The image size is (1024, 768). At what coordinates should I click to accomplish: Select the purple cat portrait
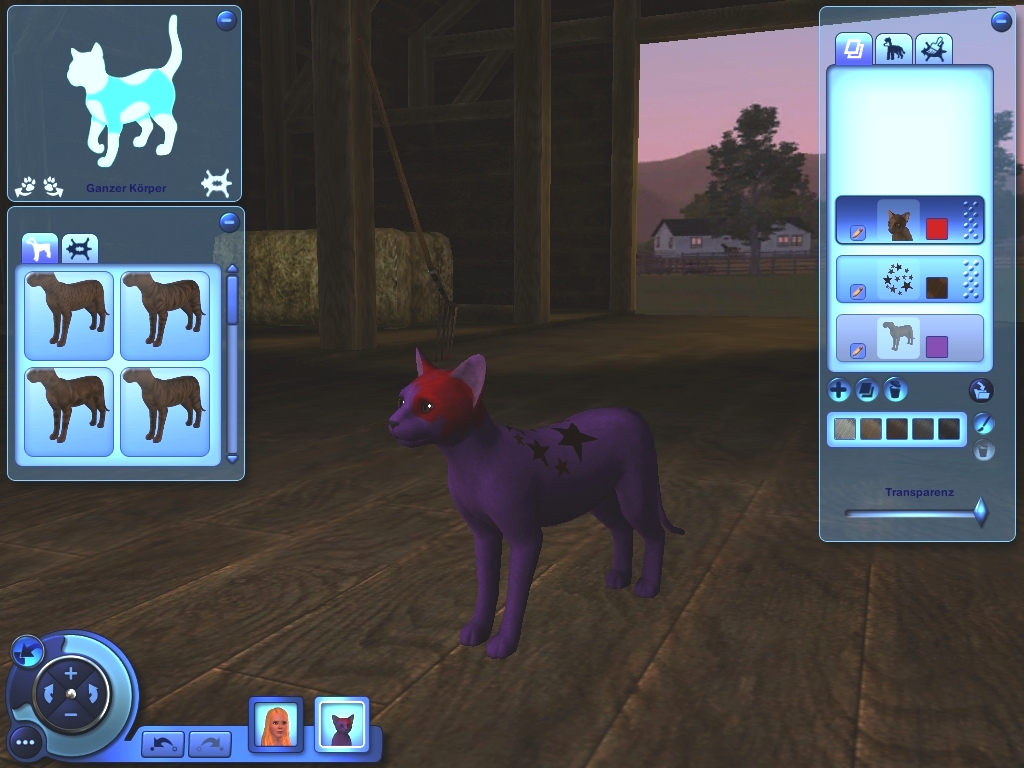click(342, 723)
